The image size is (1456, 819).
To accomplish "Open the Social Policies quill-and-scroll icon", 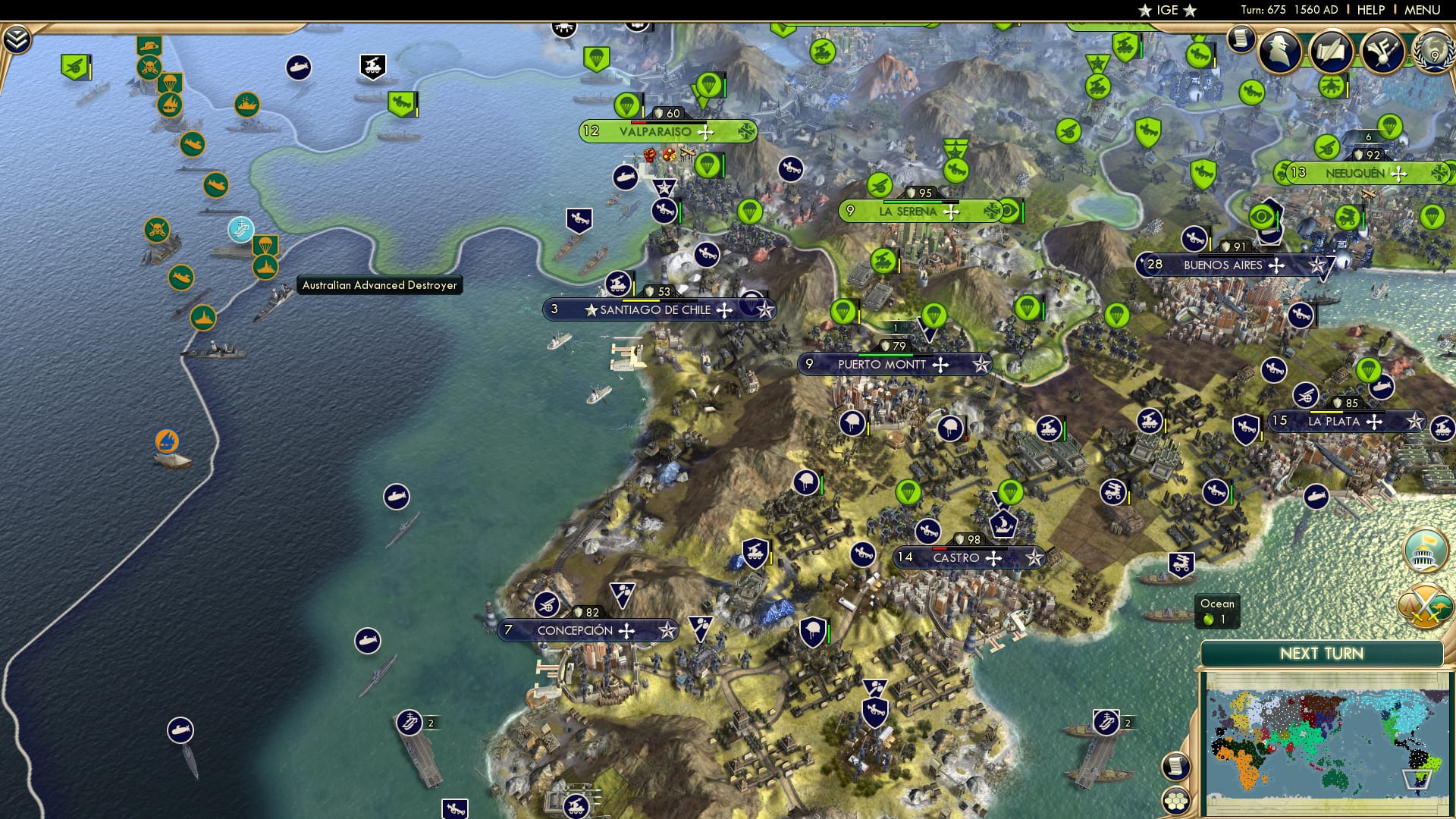I will coord(1332,52).
